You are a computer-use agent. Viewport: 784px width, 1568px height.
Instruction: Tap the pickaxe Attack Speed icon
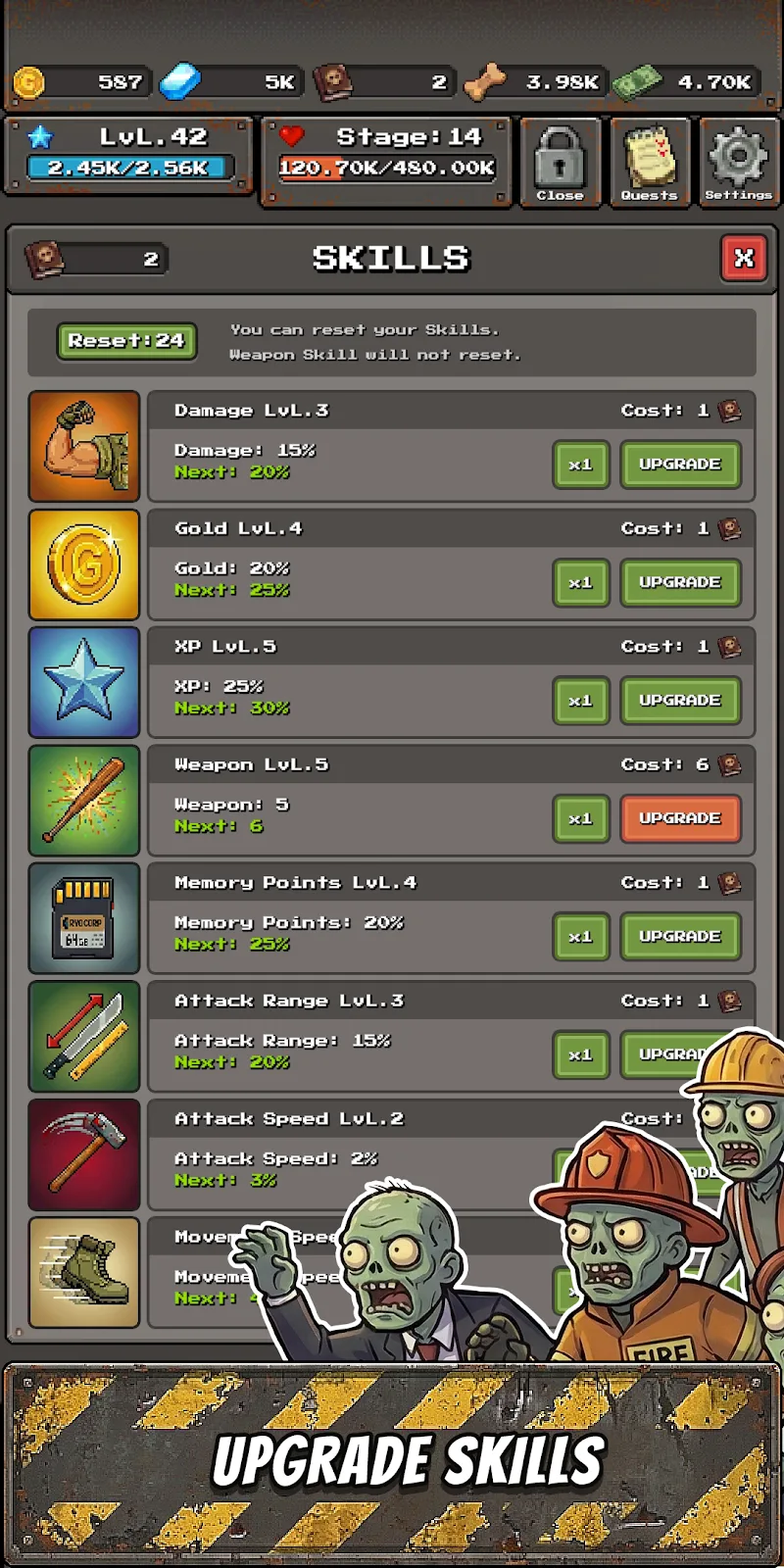84,1154
